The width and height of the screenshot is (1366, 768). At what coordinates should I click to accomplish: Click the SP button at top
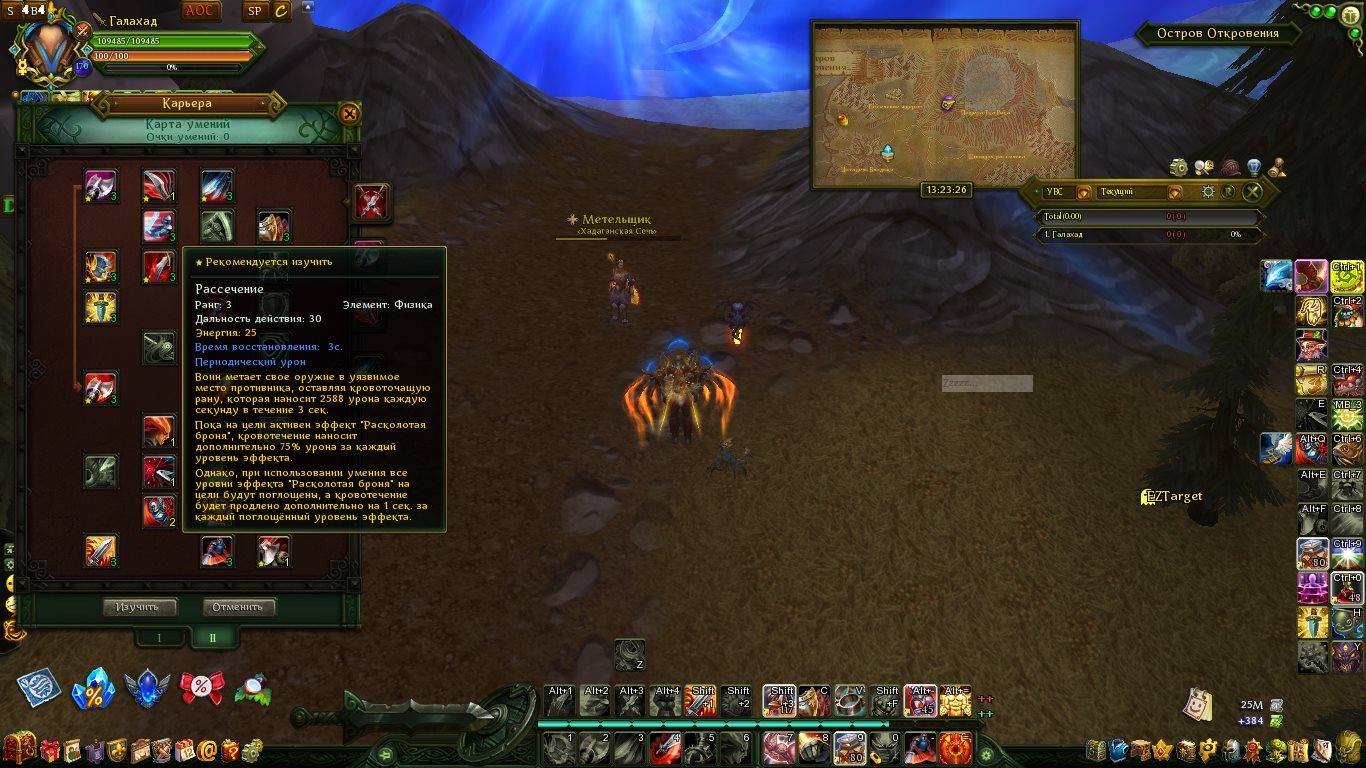point(255,11)
